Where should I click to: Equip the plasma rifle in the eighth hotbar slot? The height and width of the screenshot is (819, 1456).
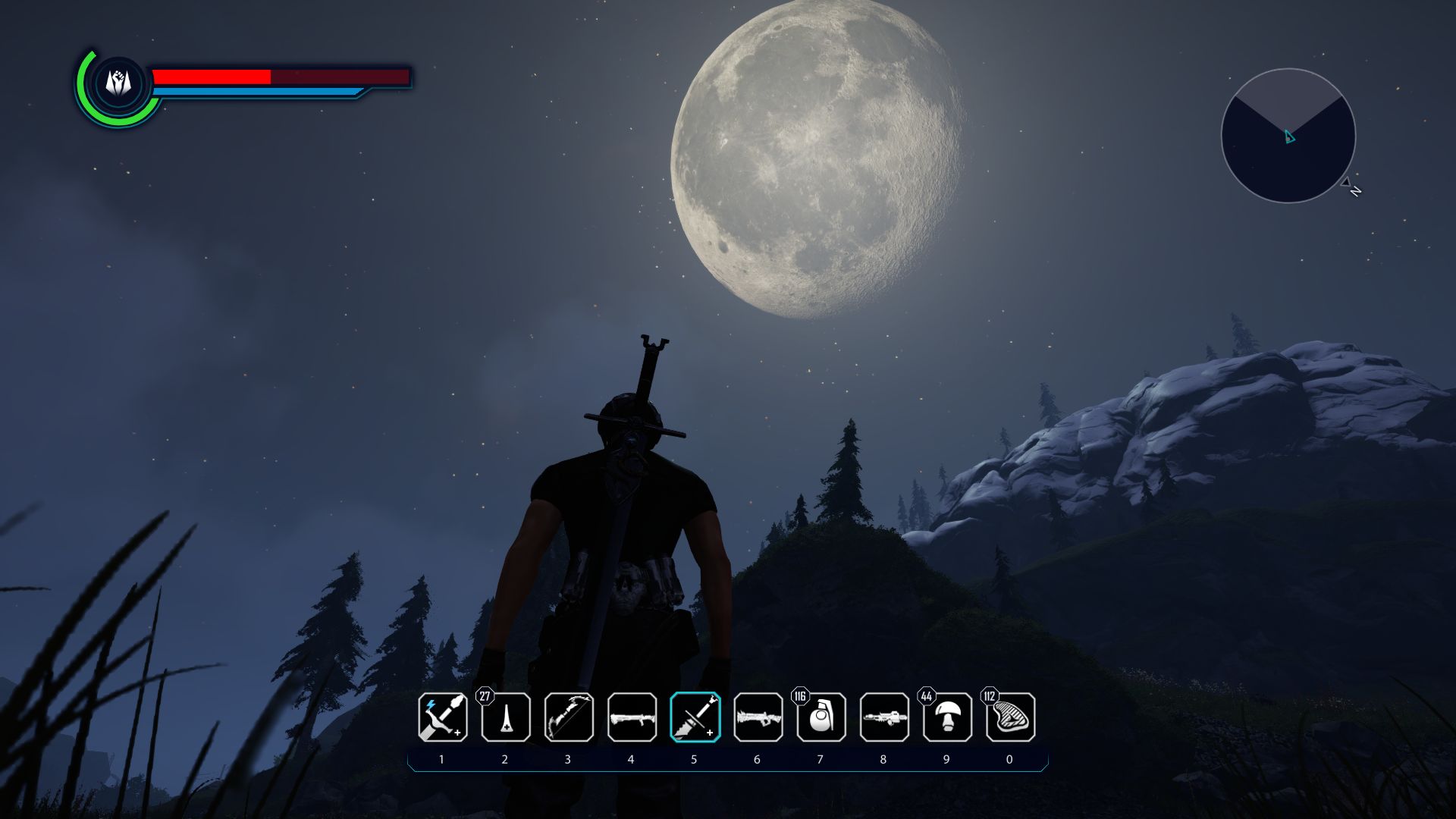(884, 717)
